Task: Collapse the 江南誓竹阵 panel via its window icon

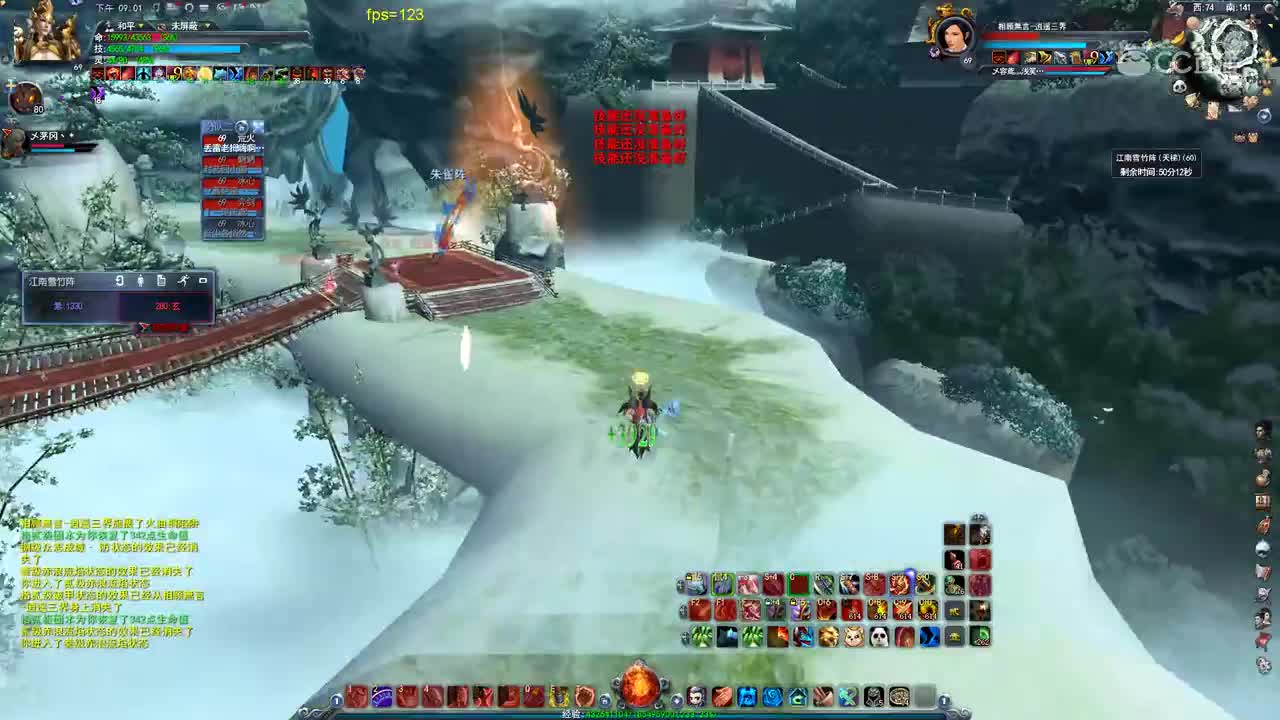Action: [x=203, y=280]
